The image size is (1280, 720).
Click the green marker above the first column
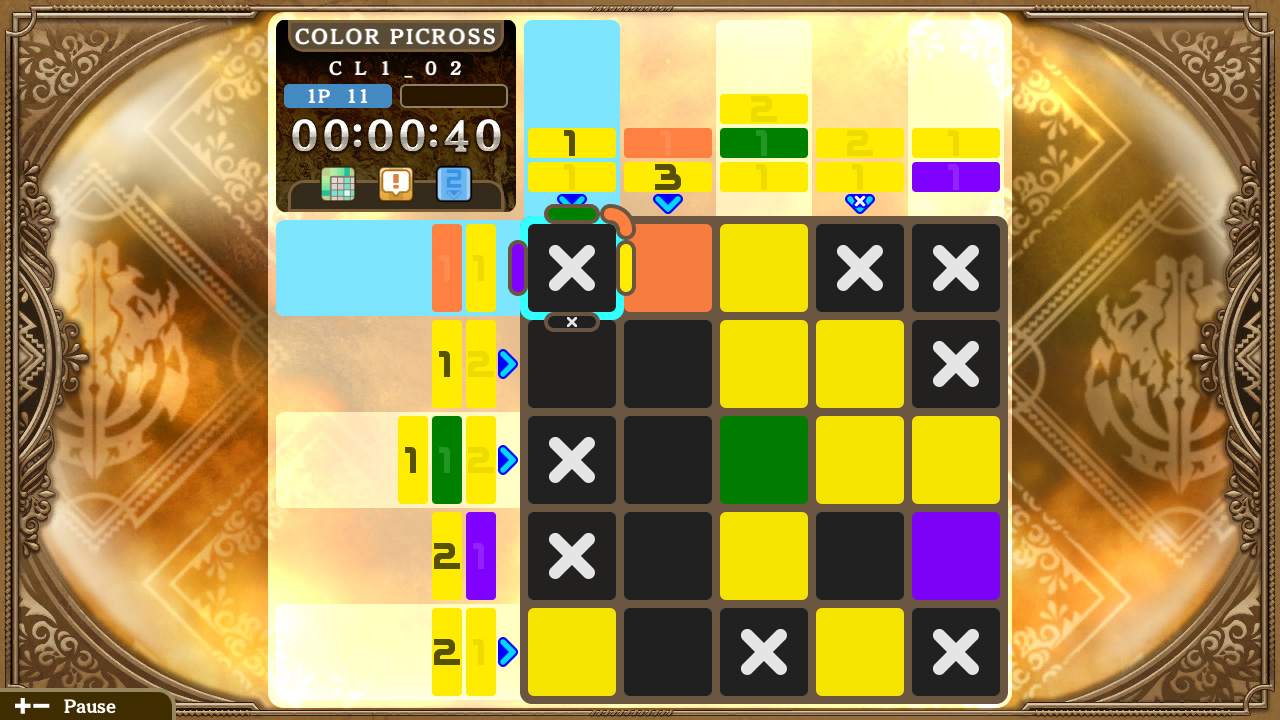[571, 211]
